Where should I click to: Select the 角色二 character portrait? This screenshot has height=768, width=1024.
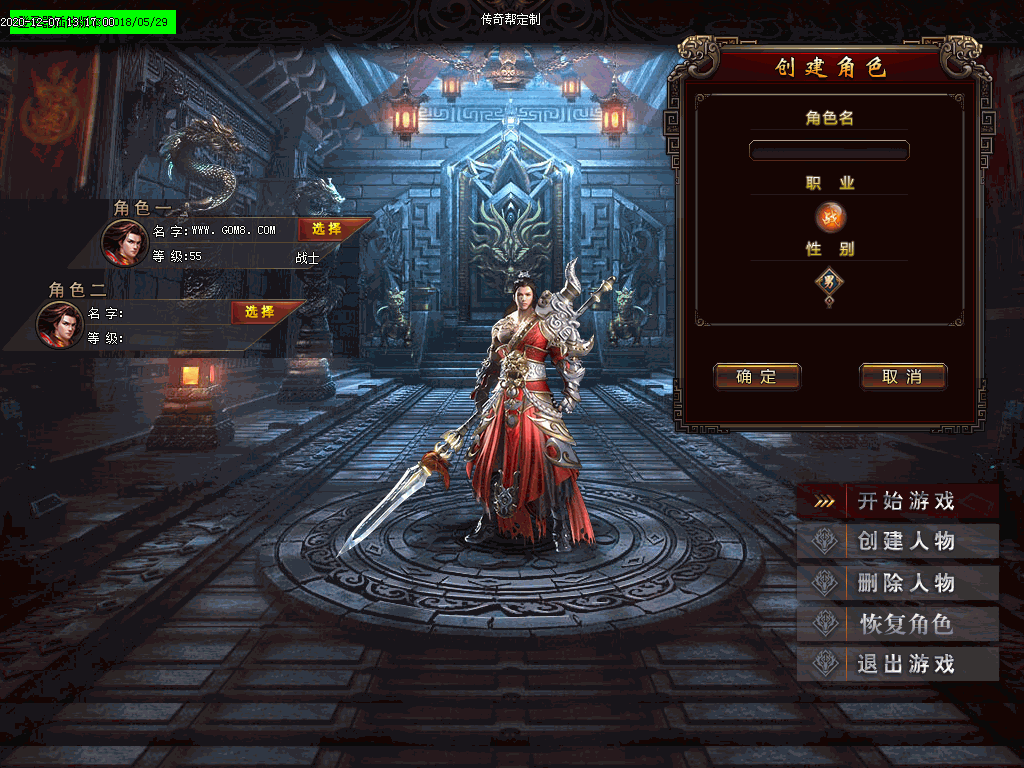point(59,324)
